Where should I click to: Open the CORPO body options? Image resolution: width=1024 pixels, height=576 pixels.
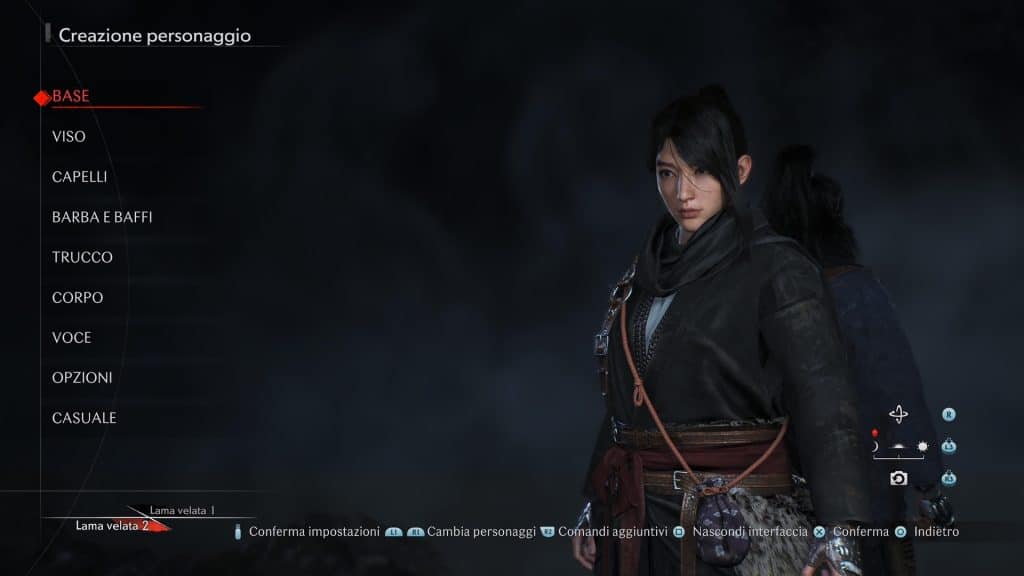point(78,297)
